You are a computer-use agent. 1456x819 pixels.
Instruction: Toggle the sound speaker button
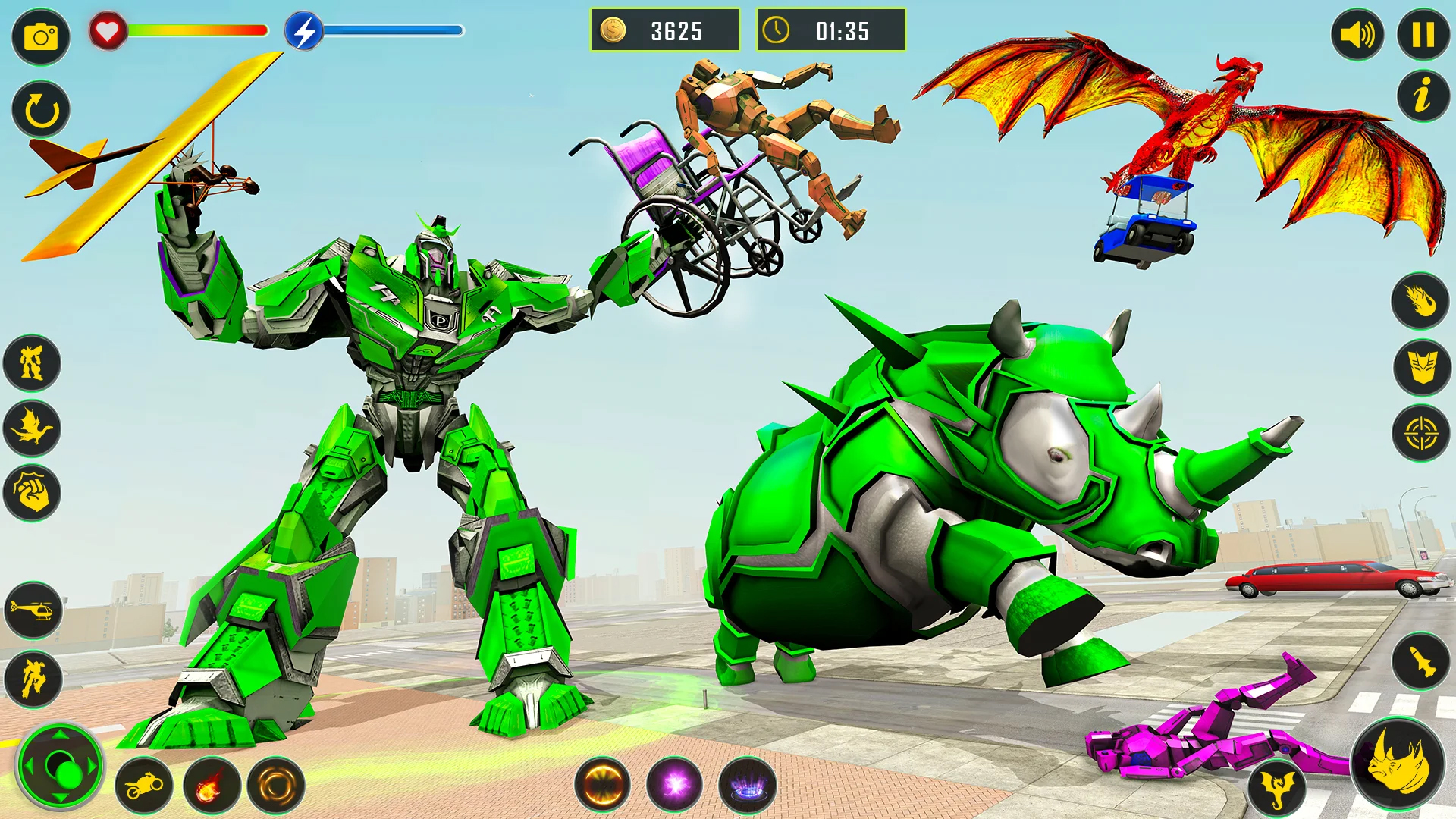point(1357,35)
